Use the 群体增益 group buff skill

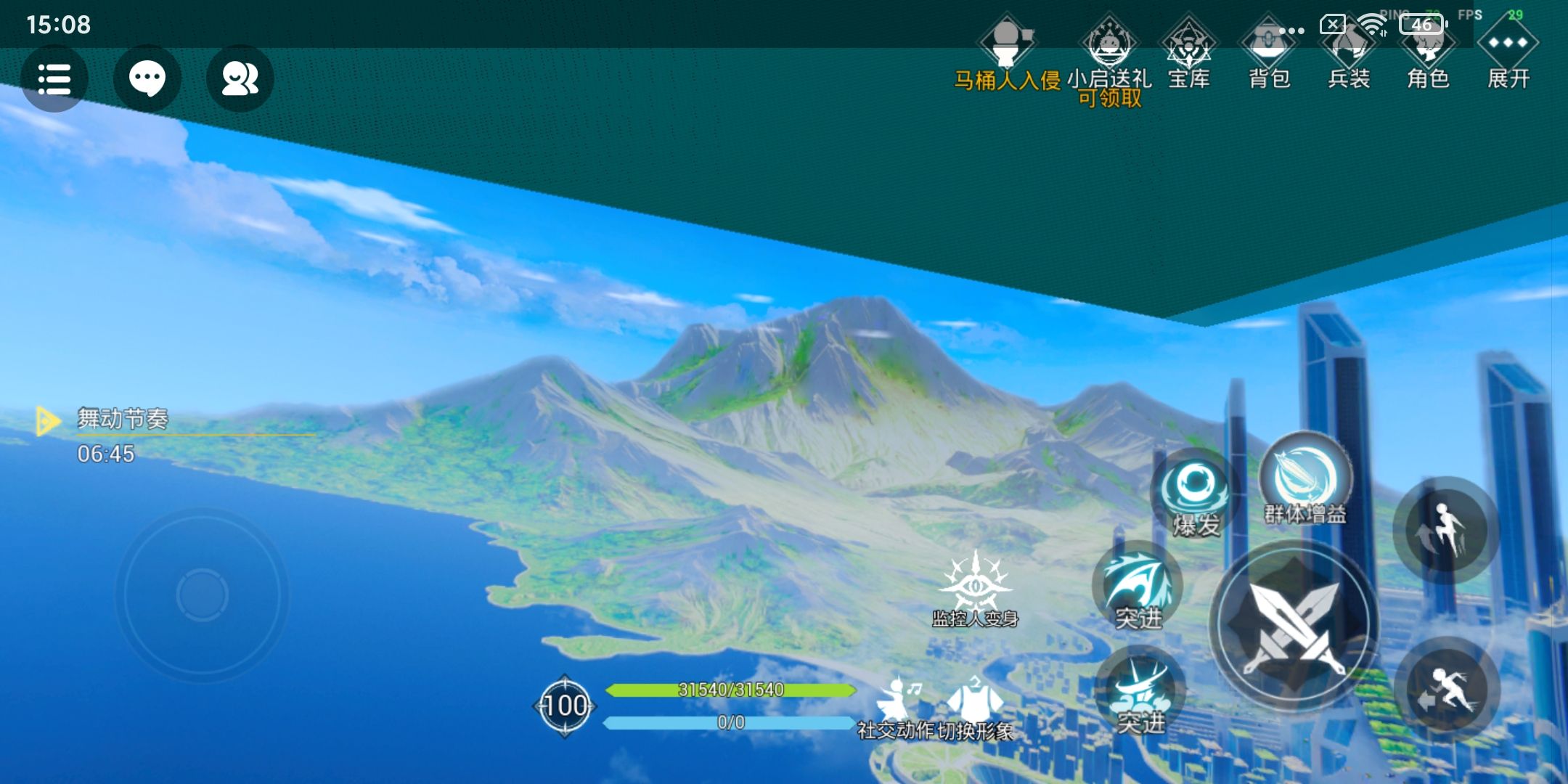click(x=1305, y=481)
